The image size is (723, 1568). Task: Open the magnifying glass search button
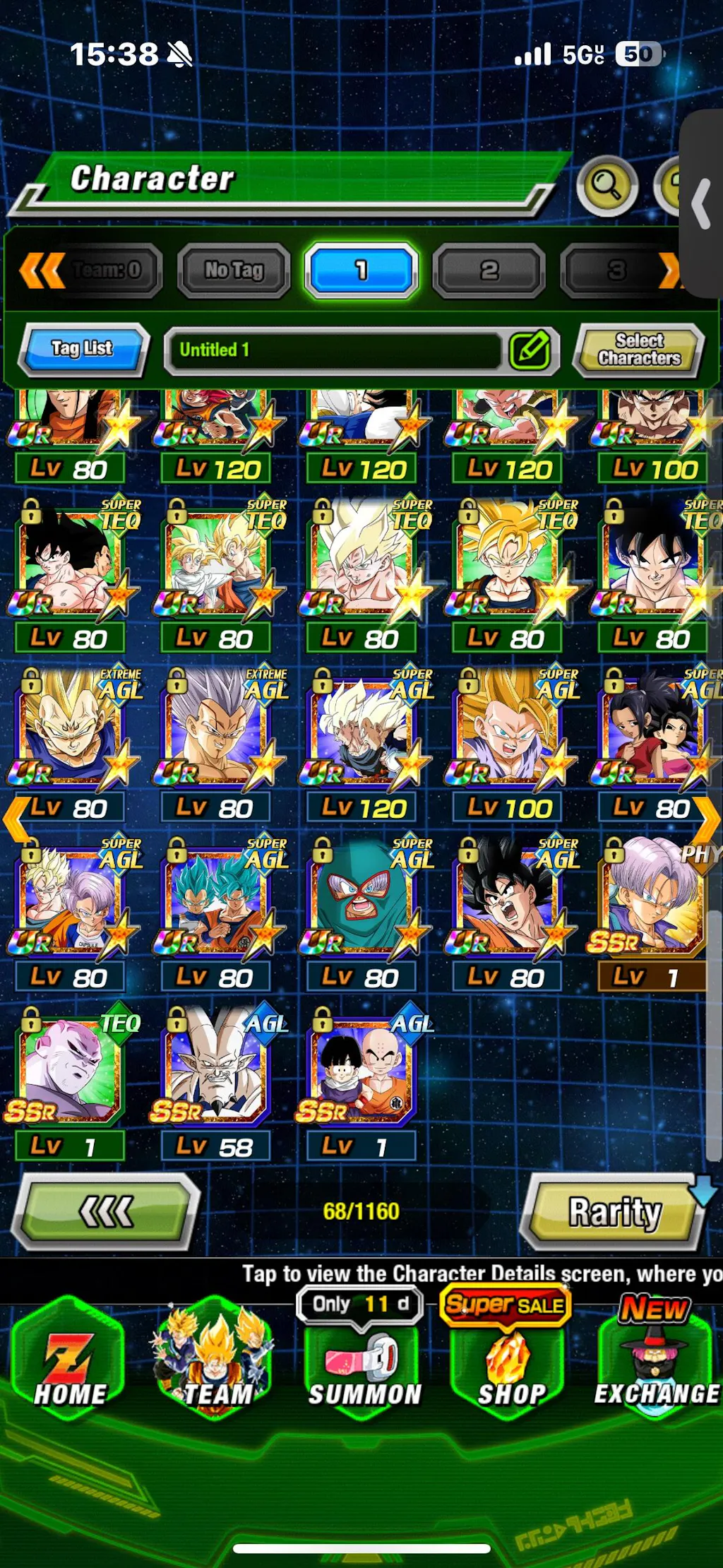[x=607, y=186]
